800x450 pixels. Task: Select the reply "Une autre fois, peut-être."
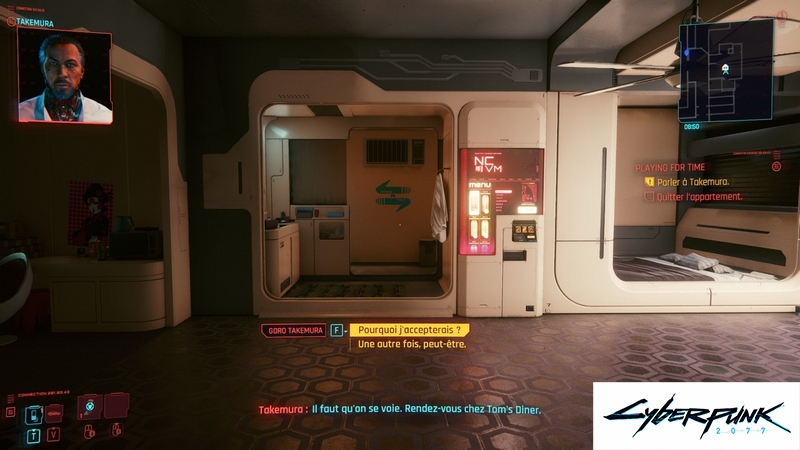point(412,345)
